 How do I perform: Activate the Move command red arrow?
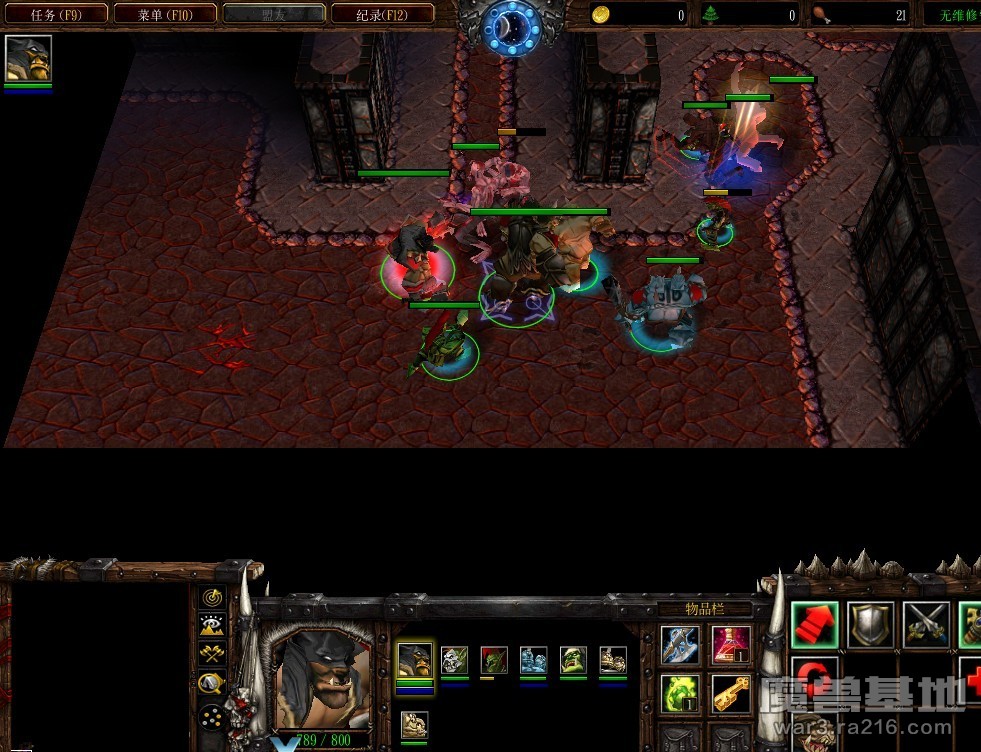tap(815, 624)
